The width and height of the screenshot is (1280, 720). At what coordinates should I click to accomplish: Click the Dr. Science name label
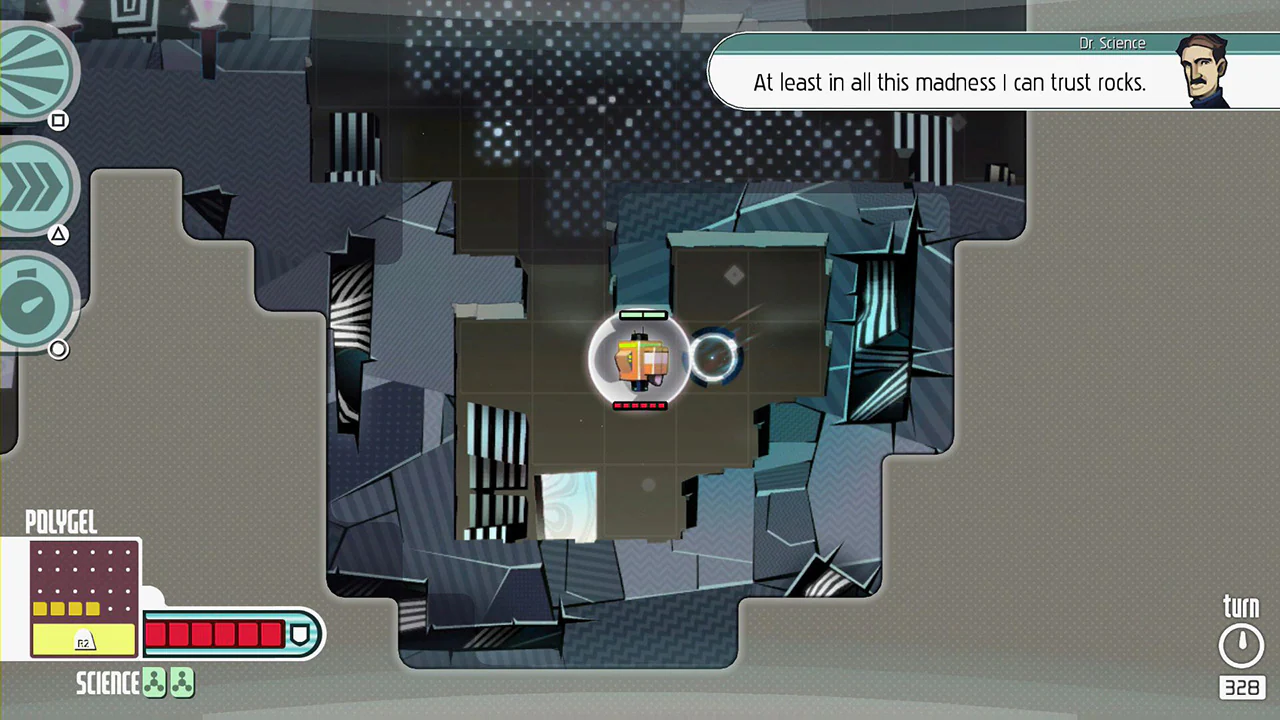(1112, 43)
